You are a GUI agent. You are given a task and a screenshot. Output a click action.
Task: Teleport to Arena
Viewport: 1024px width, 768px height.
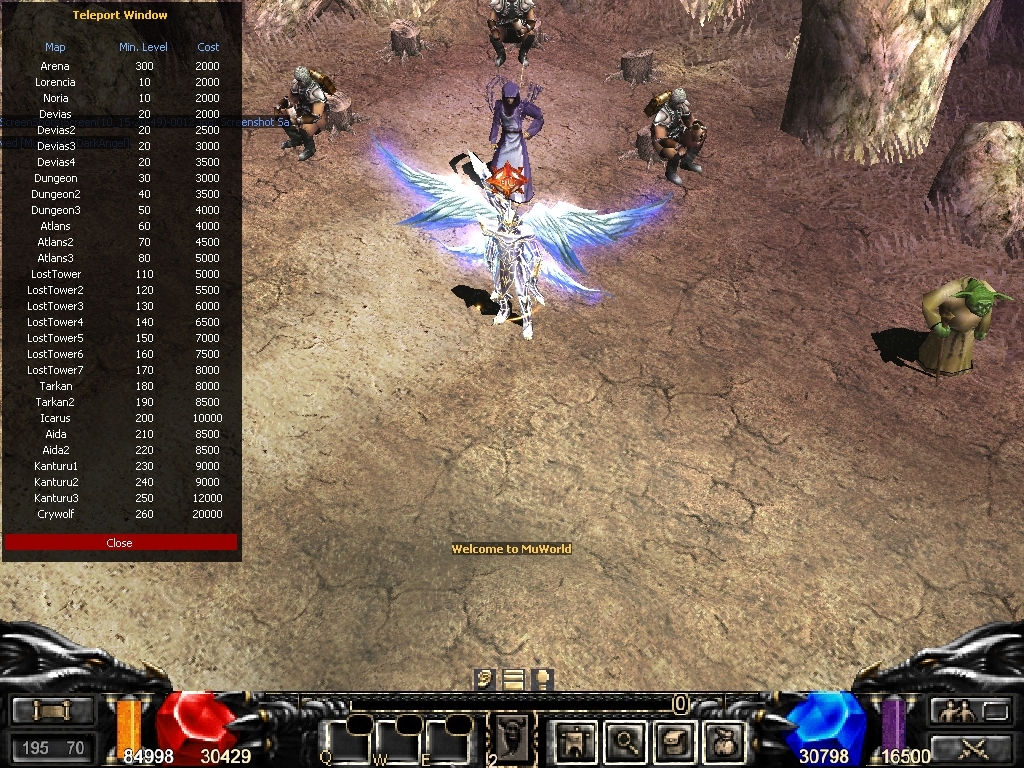click(x=56, y=66)
